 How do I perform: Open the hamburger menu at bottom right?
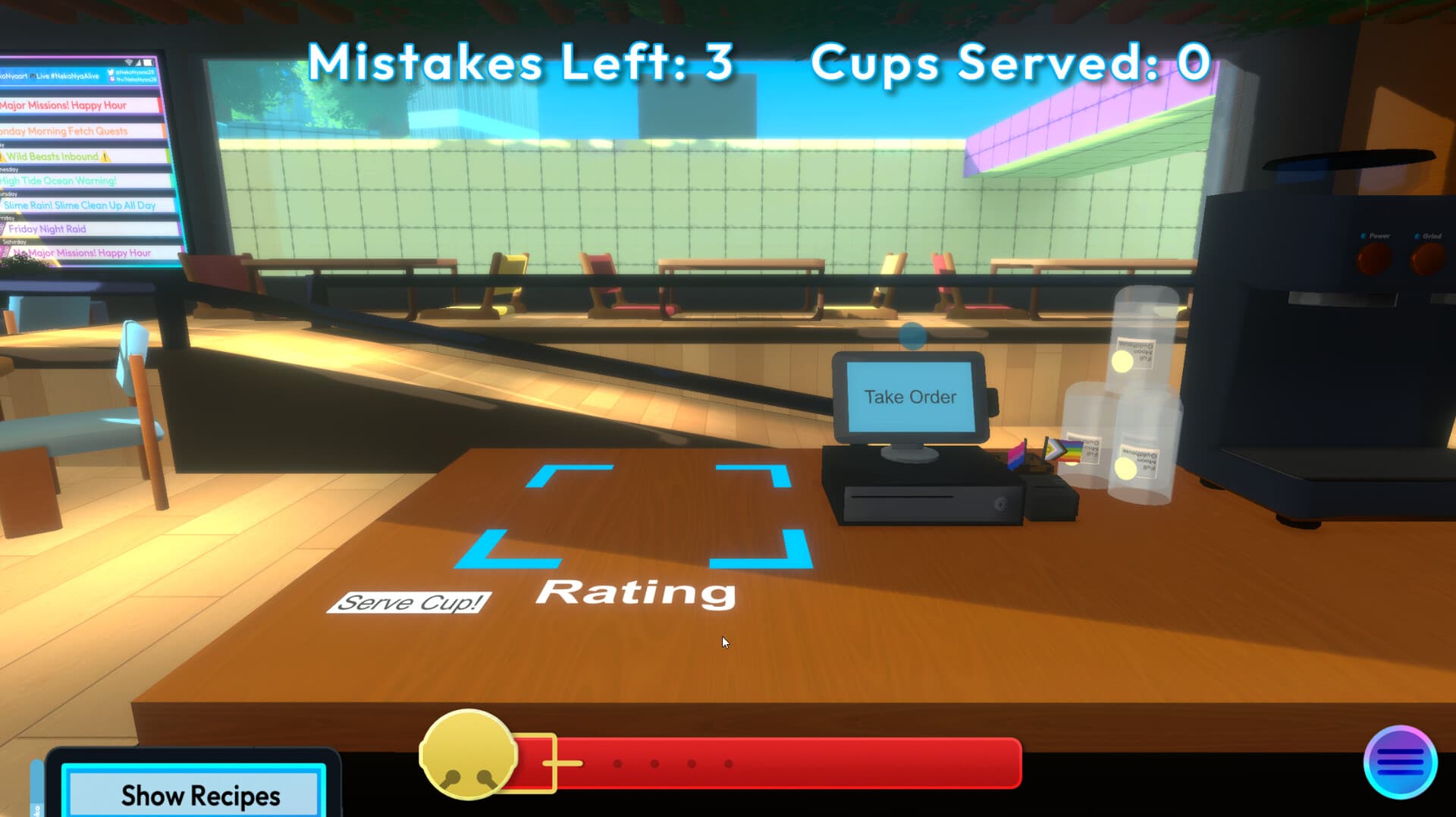pyautogui.click(x=1403, y=764)
